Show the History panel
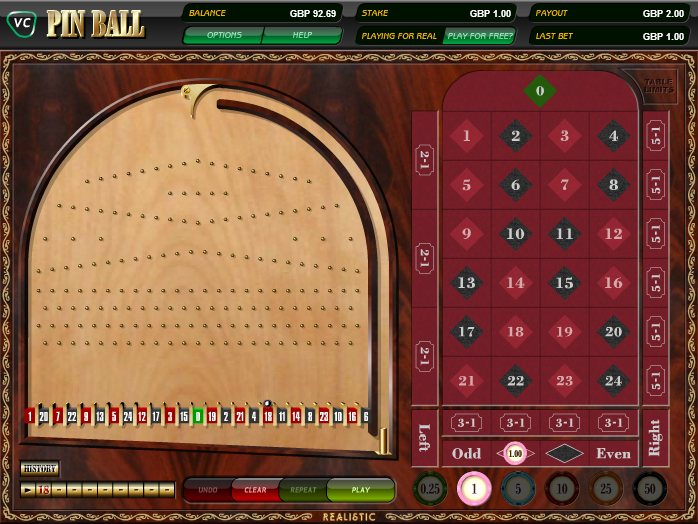698x524 pixels. (x=40, y=468)
